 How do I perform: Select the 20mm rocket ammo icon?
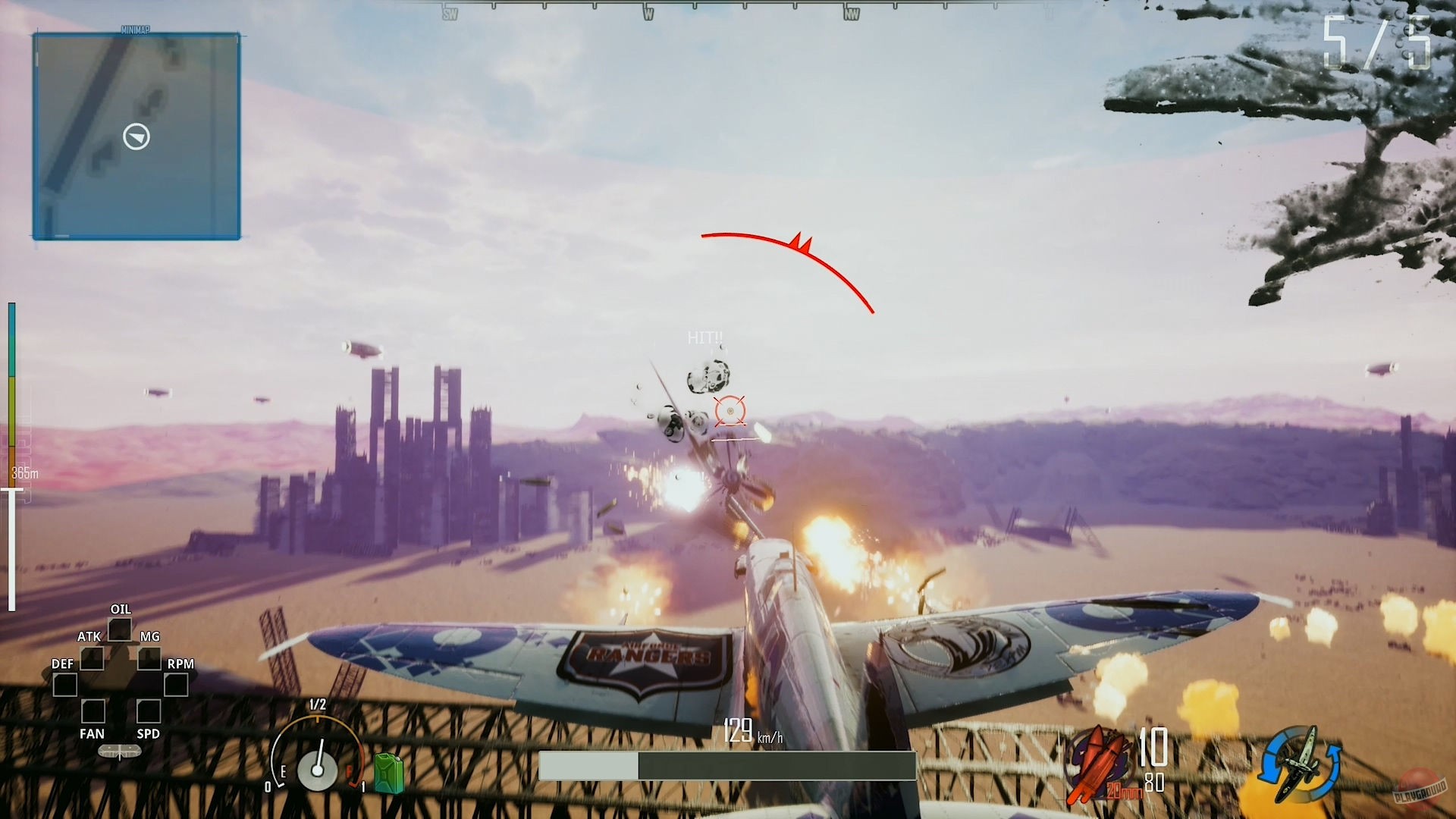tap(1099, 761)
